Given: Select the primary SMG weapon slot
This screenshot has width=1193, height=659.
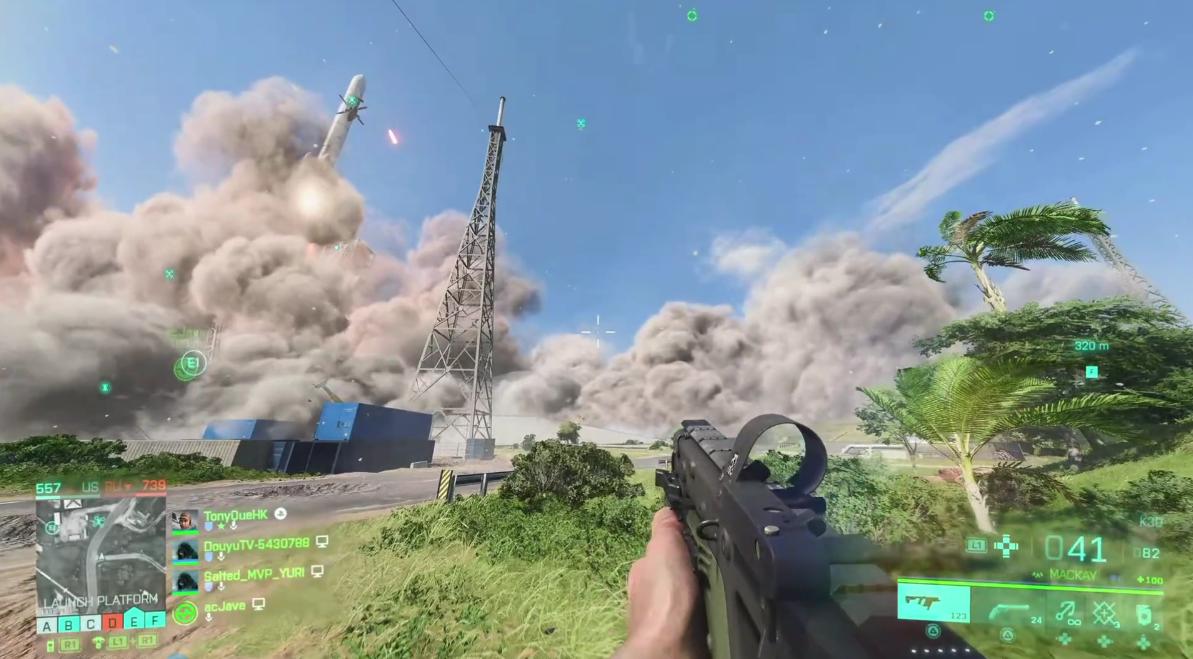Looking at the screenshot, I should click(932, 604).
